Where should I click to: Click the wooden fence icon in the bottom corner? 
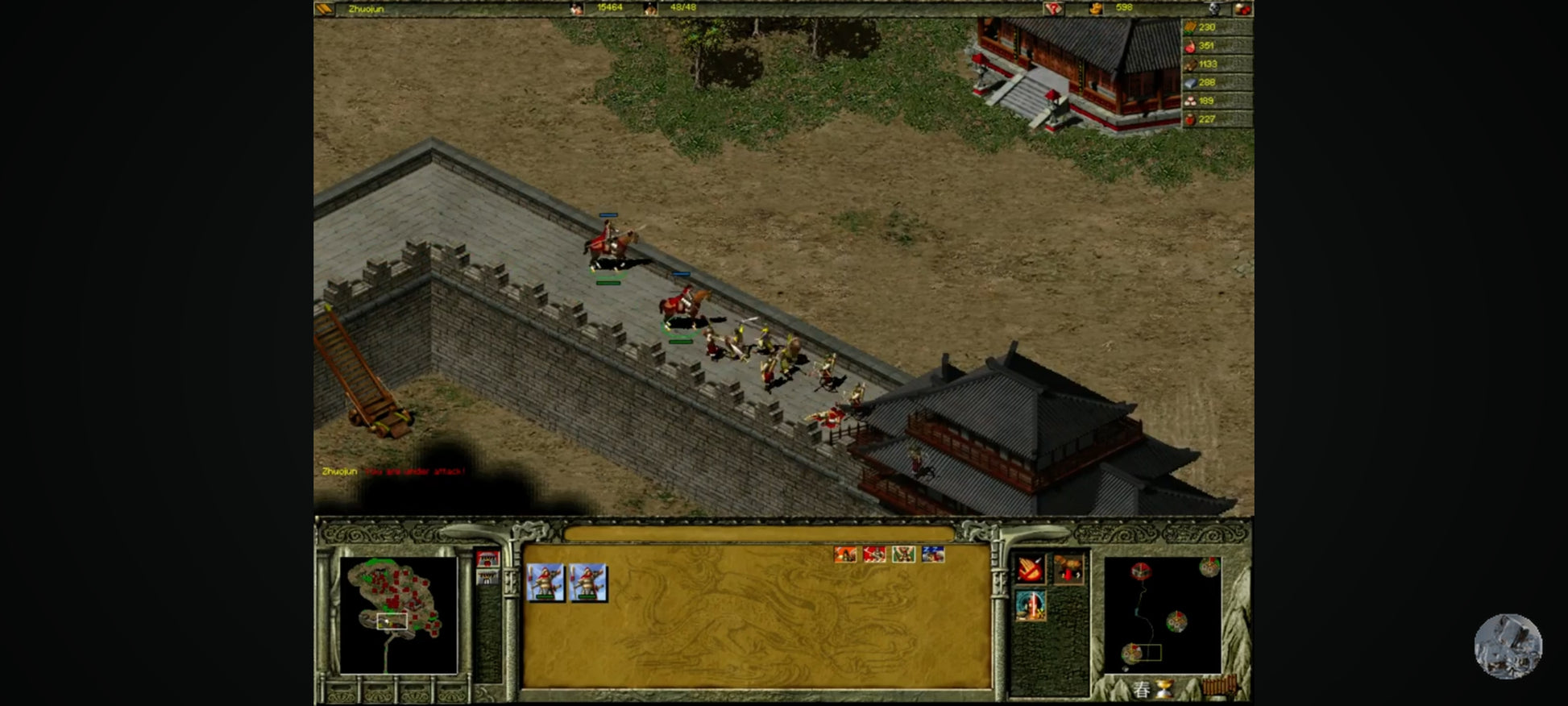pos(1219,687)
